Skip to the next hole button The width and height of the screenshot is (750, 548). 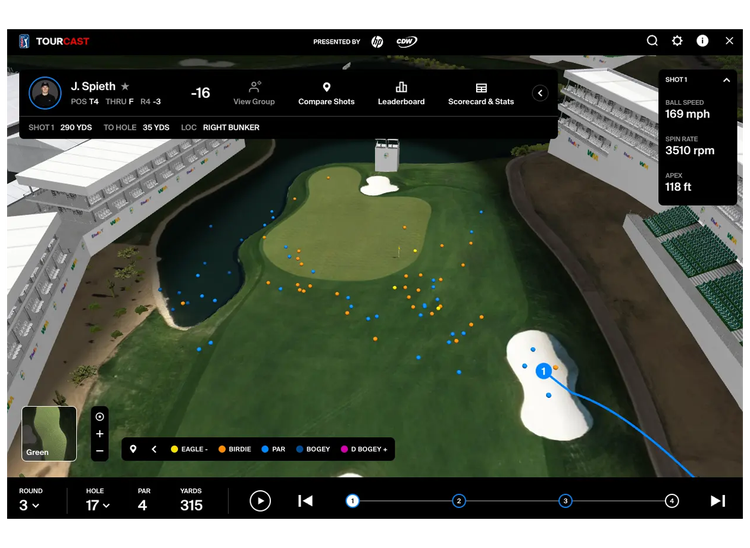point(717,501)
